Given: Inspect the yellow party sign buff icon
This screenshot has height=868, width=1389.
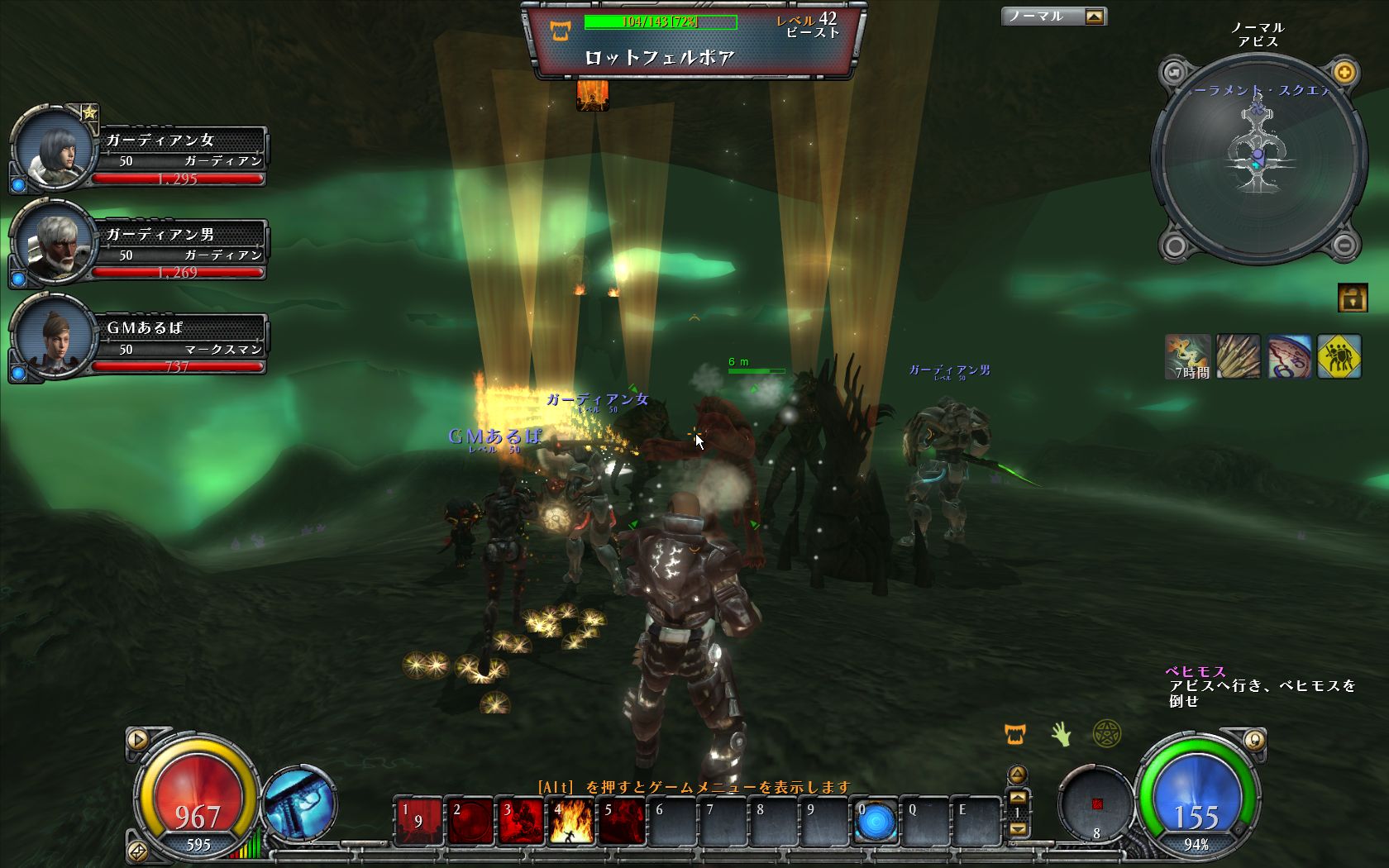Looking at the screenshot, I should (x=1339, y=356).
